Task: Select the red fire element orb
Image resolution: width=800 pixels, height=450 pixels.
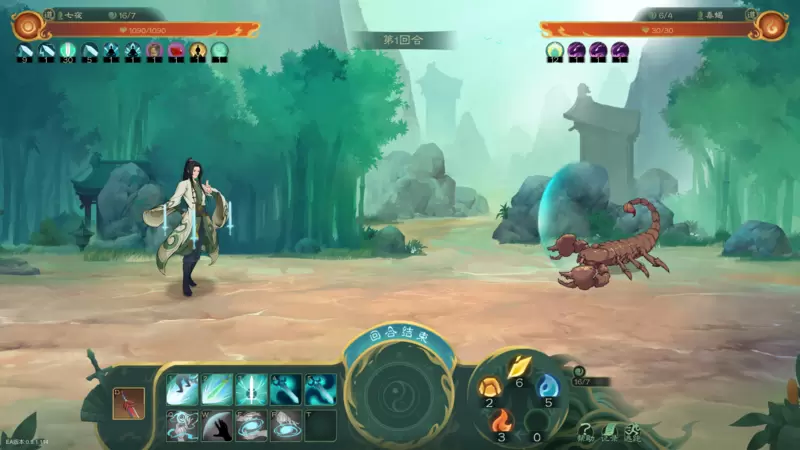Action: point(501,421)
